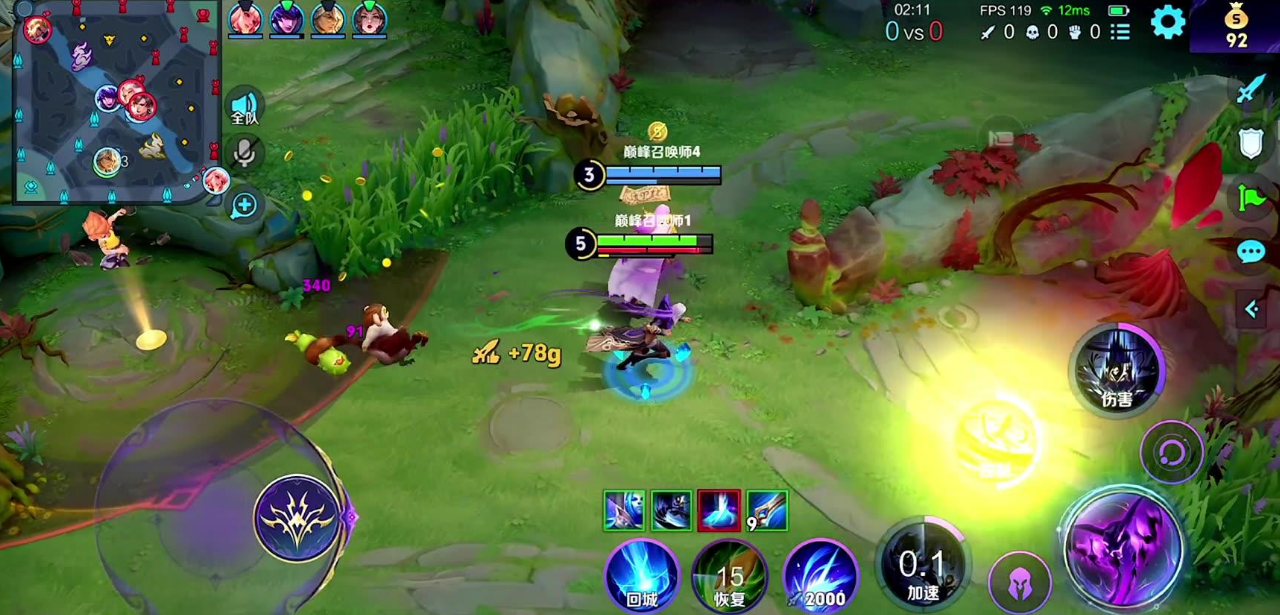Show the scoreboard list icon
The image size is (1280, 615).
(1121, 32)
